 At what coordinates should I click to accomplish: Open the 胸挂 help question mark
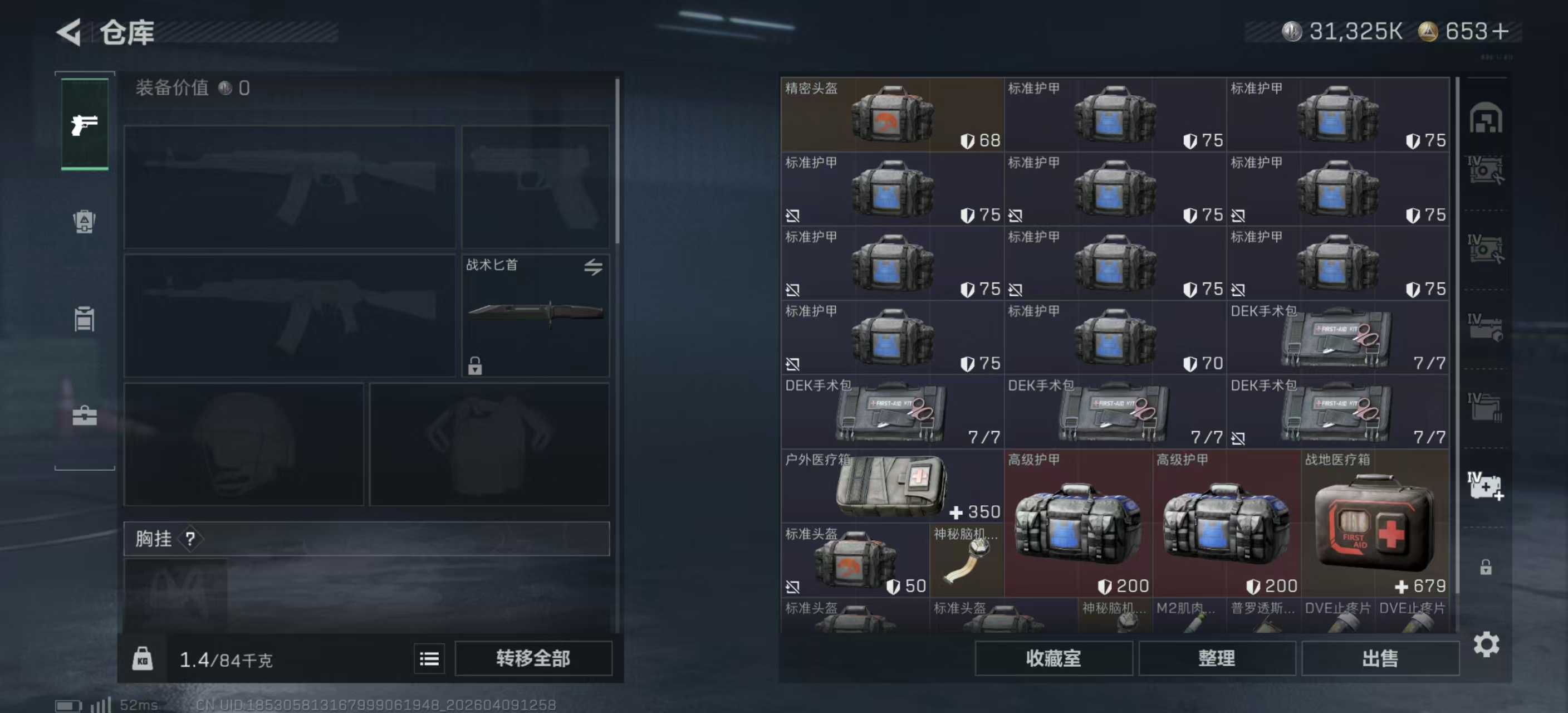(190, 539)
